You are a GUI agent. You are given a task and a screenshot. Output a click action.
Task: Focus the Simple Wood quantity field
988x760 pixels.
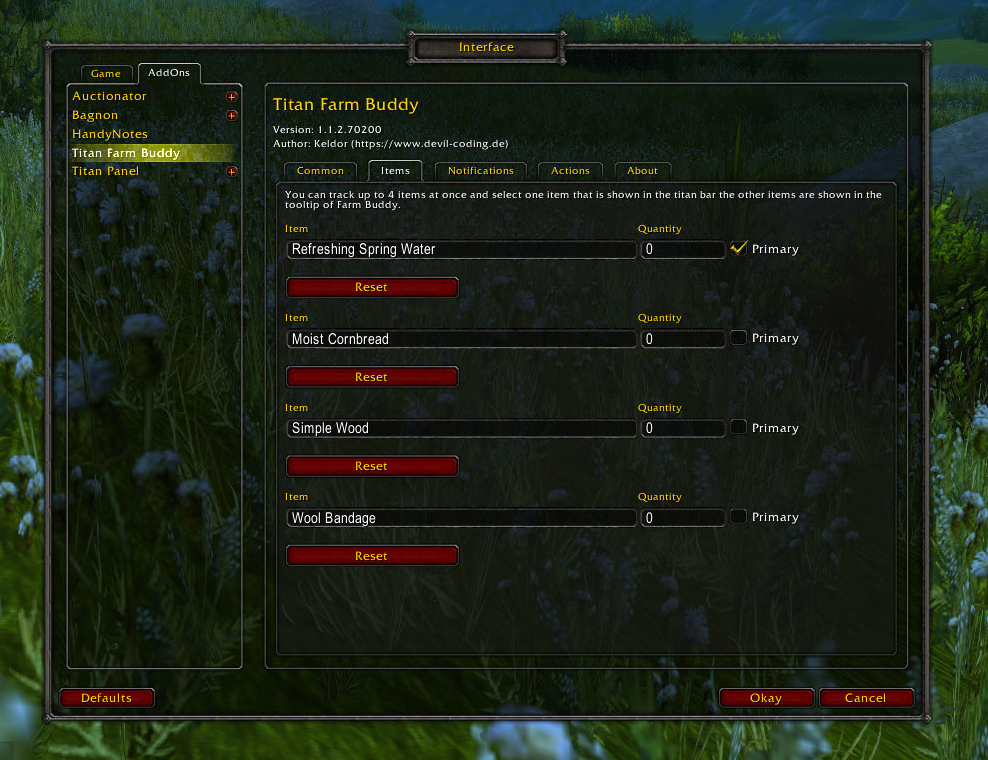(x=683, y=429)
